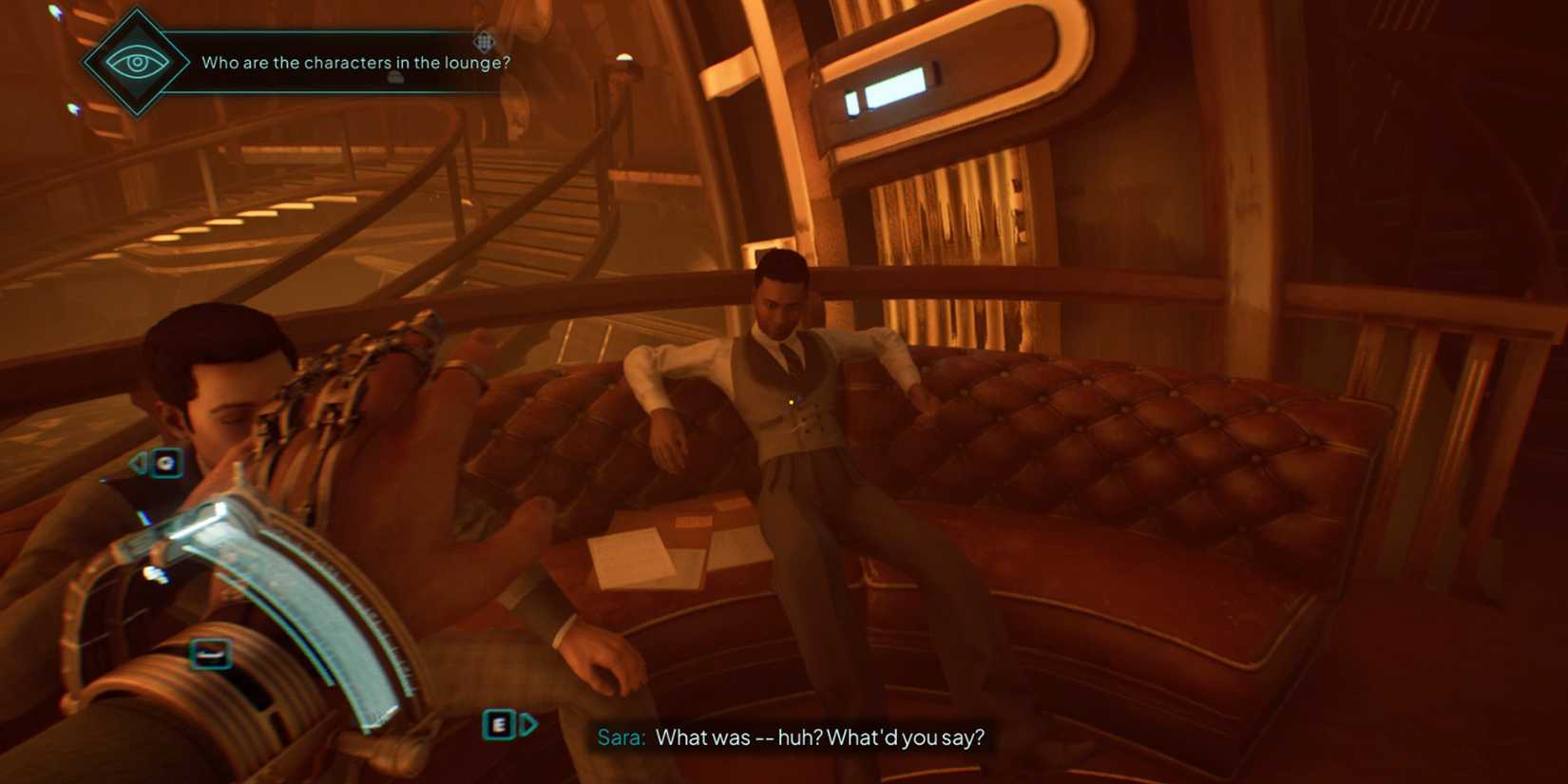Screen dimensions: 1568x784
Task: Click the eye observation icon in the diamond
Action: pyautogui.click(x=138, y=61)
